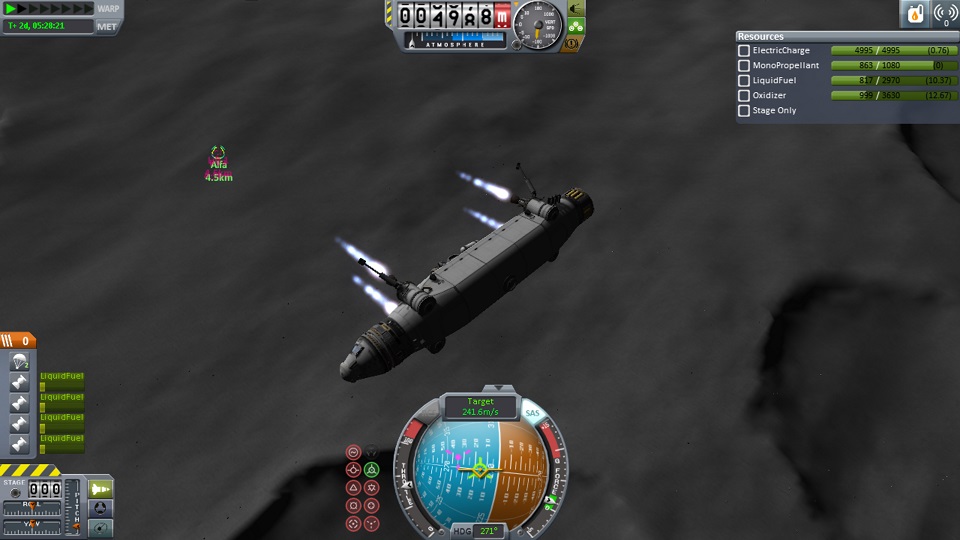Click the MET mission time toggle
Screen dimensions: 960x540
pos(107,26)
